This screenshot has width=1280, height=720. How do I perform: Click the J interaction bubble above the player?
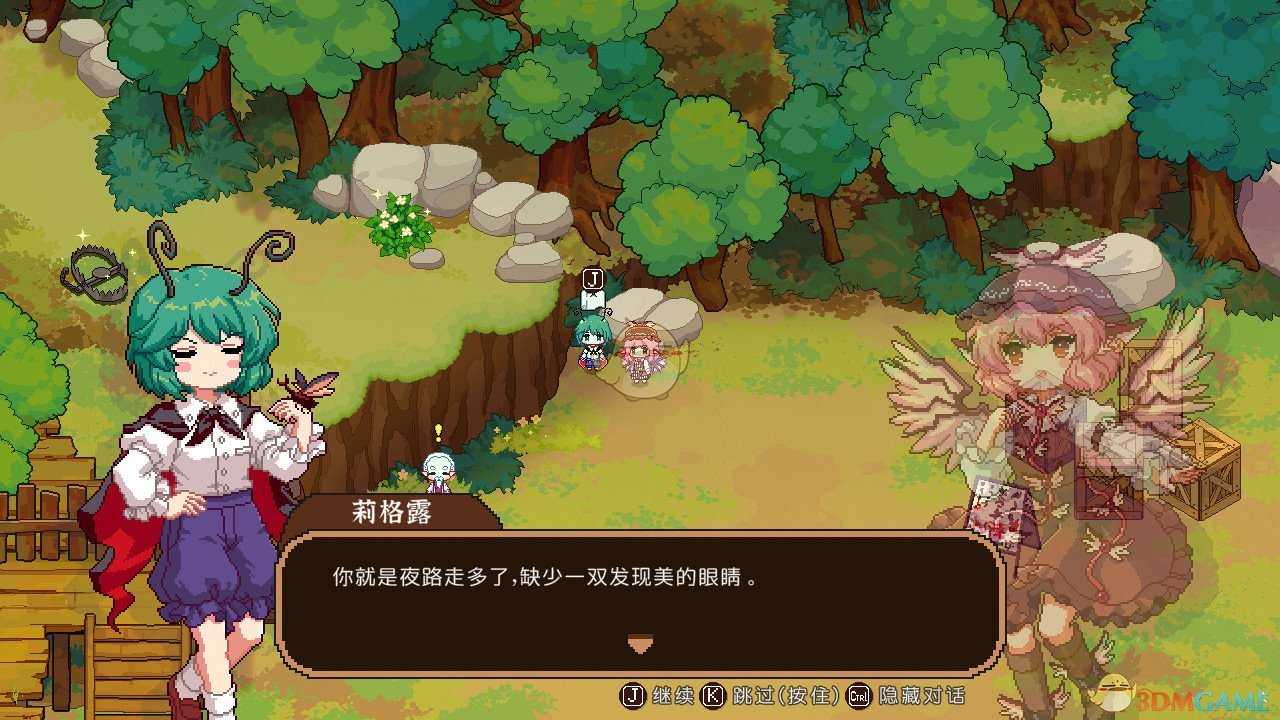point(592,277)
